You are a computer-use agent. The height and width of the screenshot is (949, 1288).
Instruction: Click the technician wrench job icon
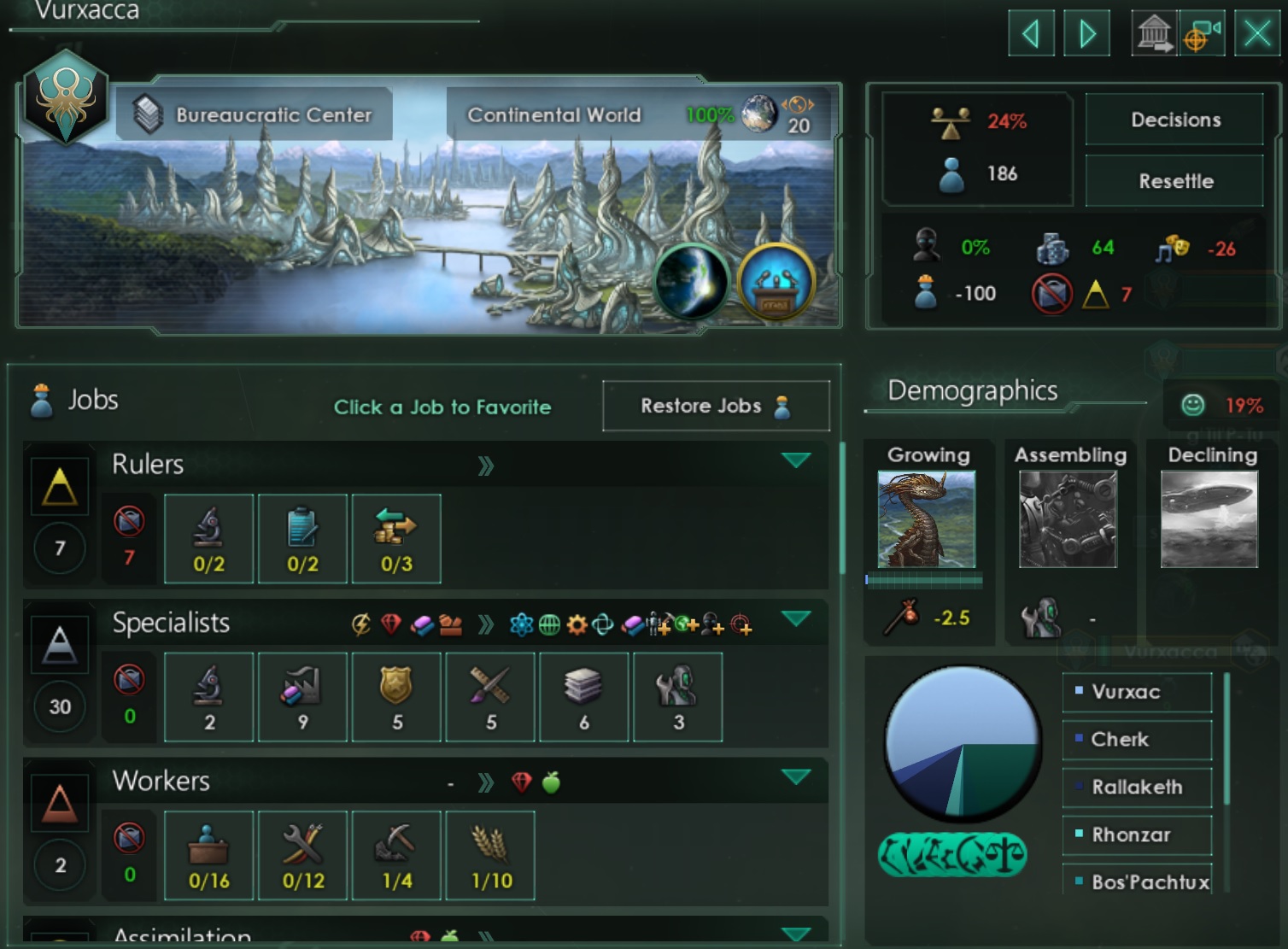click(302, 854)
